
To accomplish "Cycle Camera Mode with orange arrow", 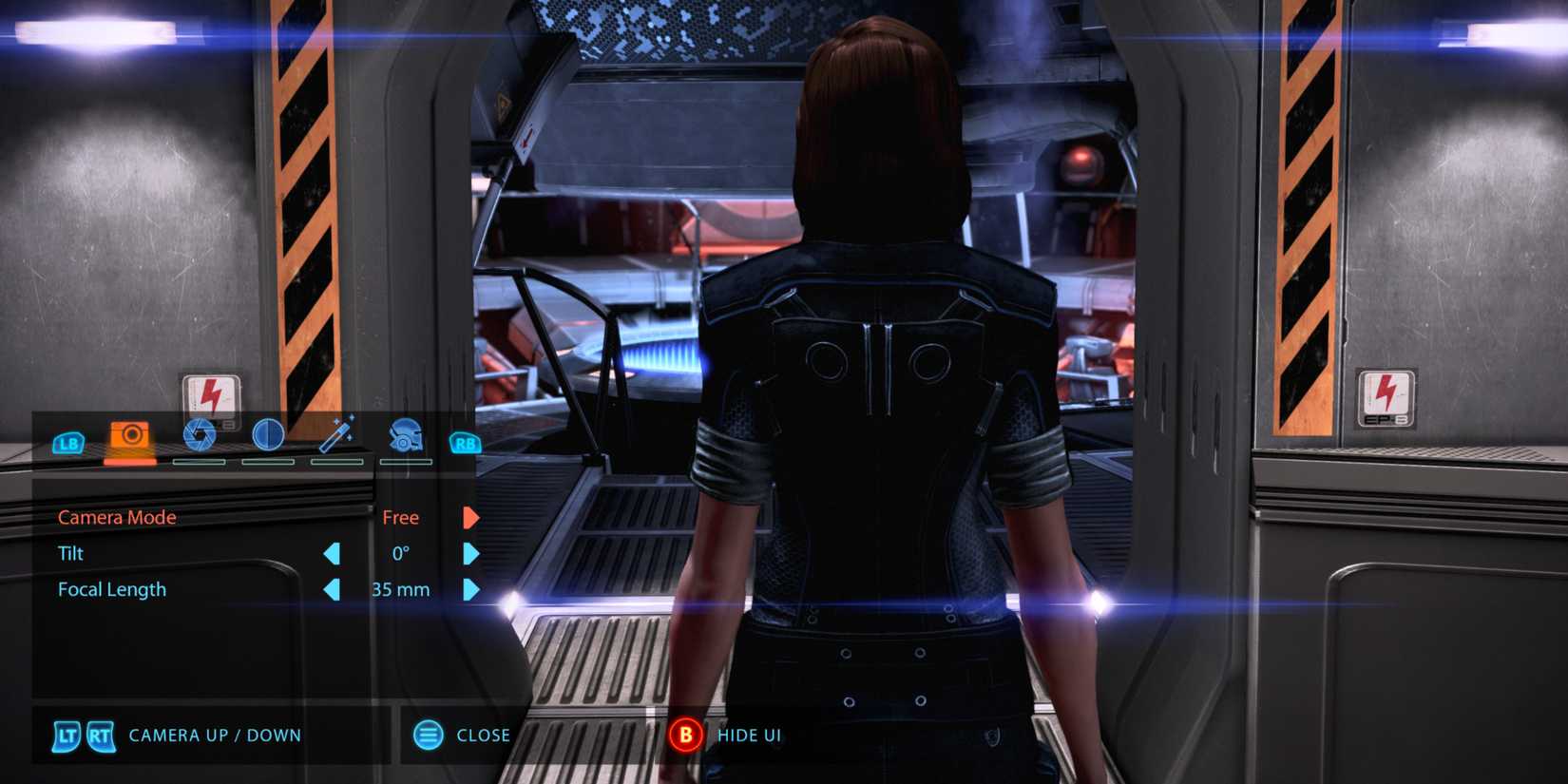I will [x=472, y=516].
